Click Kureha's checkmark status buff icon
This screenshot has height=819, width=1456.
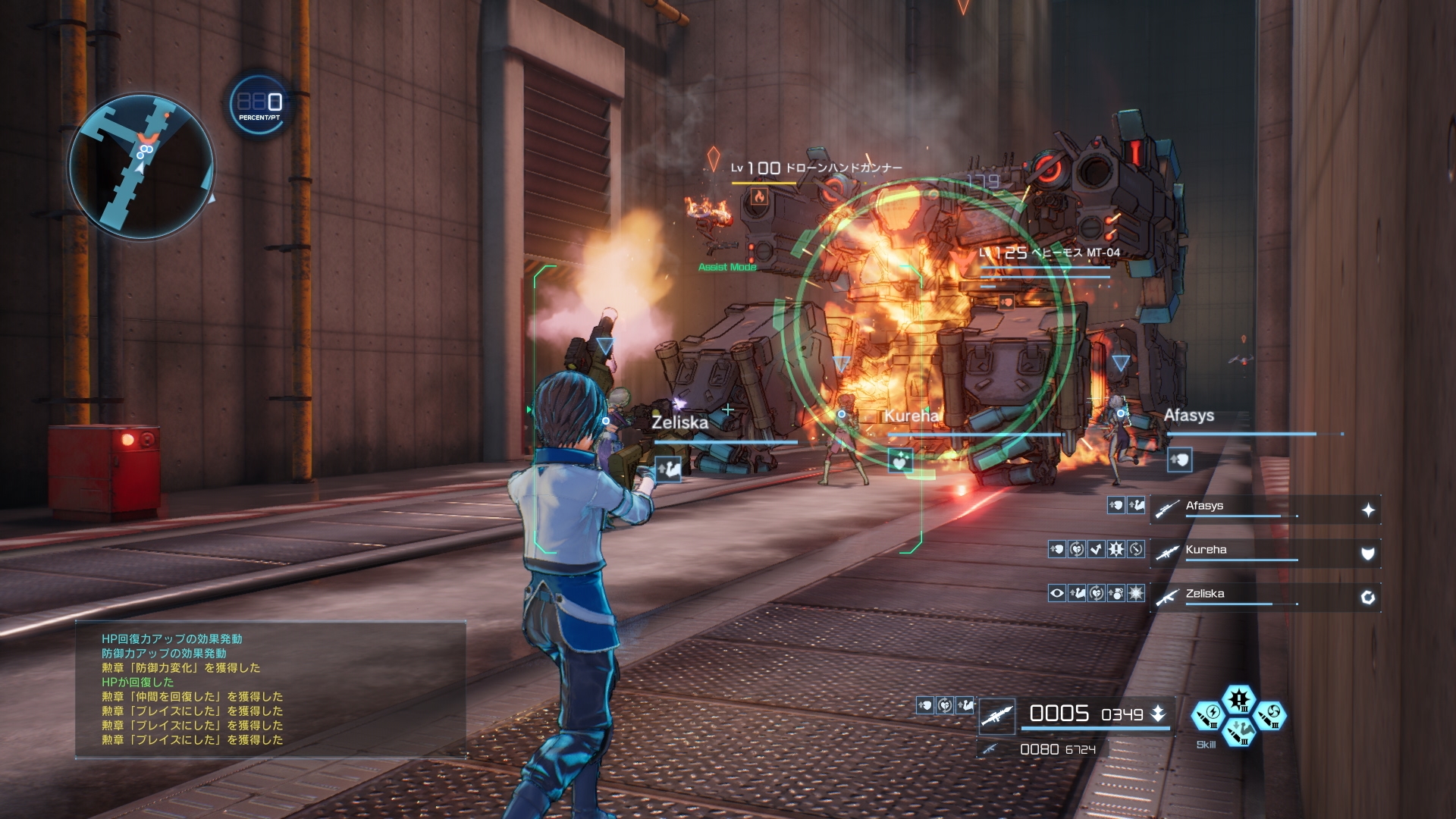coord(1097,549)
